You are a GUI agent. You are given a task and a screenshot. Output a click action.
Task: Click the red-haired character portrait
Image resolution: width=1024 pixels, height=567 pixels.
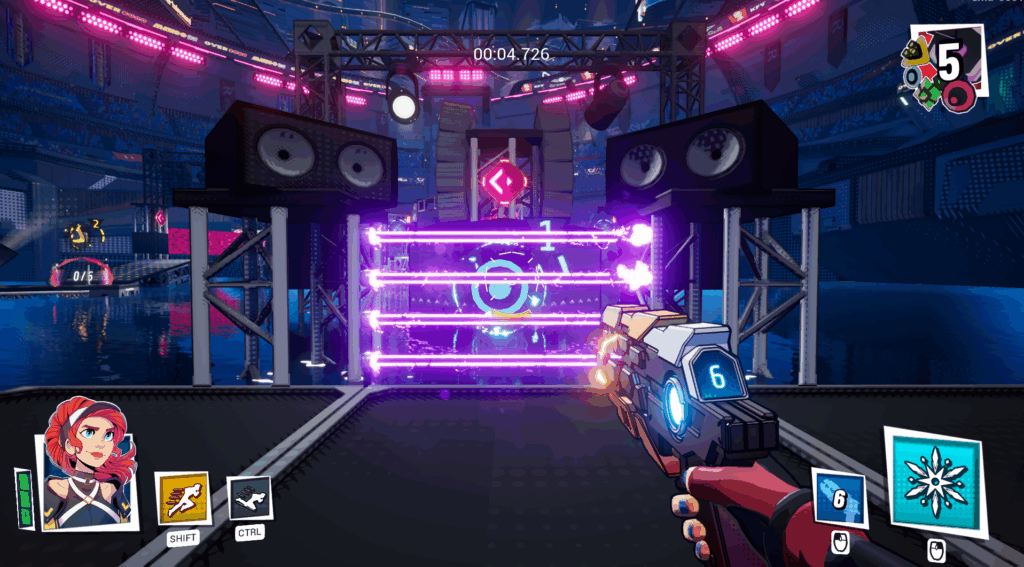(87, 464)
